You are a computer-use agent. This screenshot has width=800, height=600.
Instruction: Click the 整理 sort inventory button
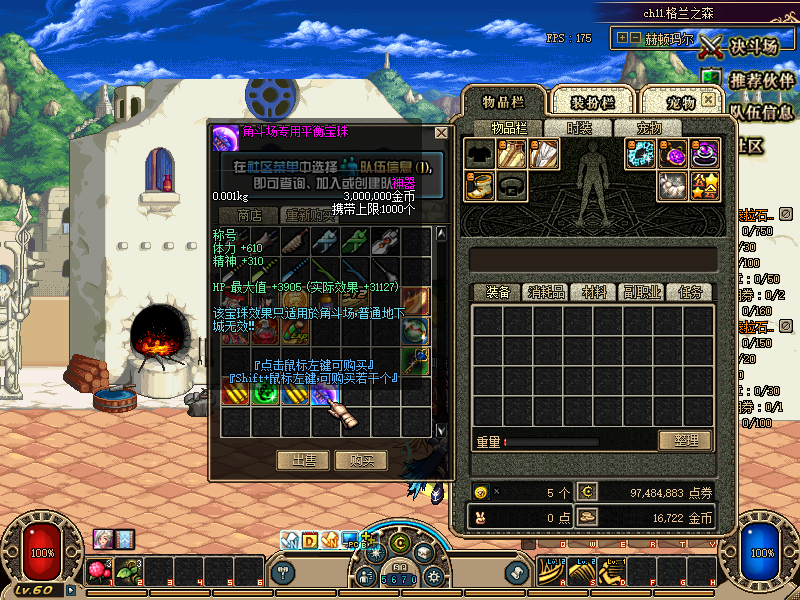point(685,441)
